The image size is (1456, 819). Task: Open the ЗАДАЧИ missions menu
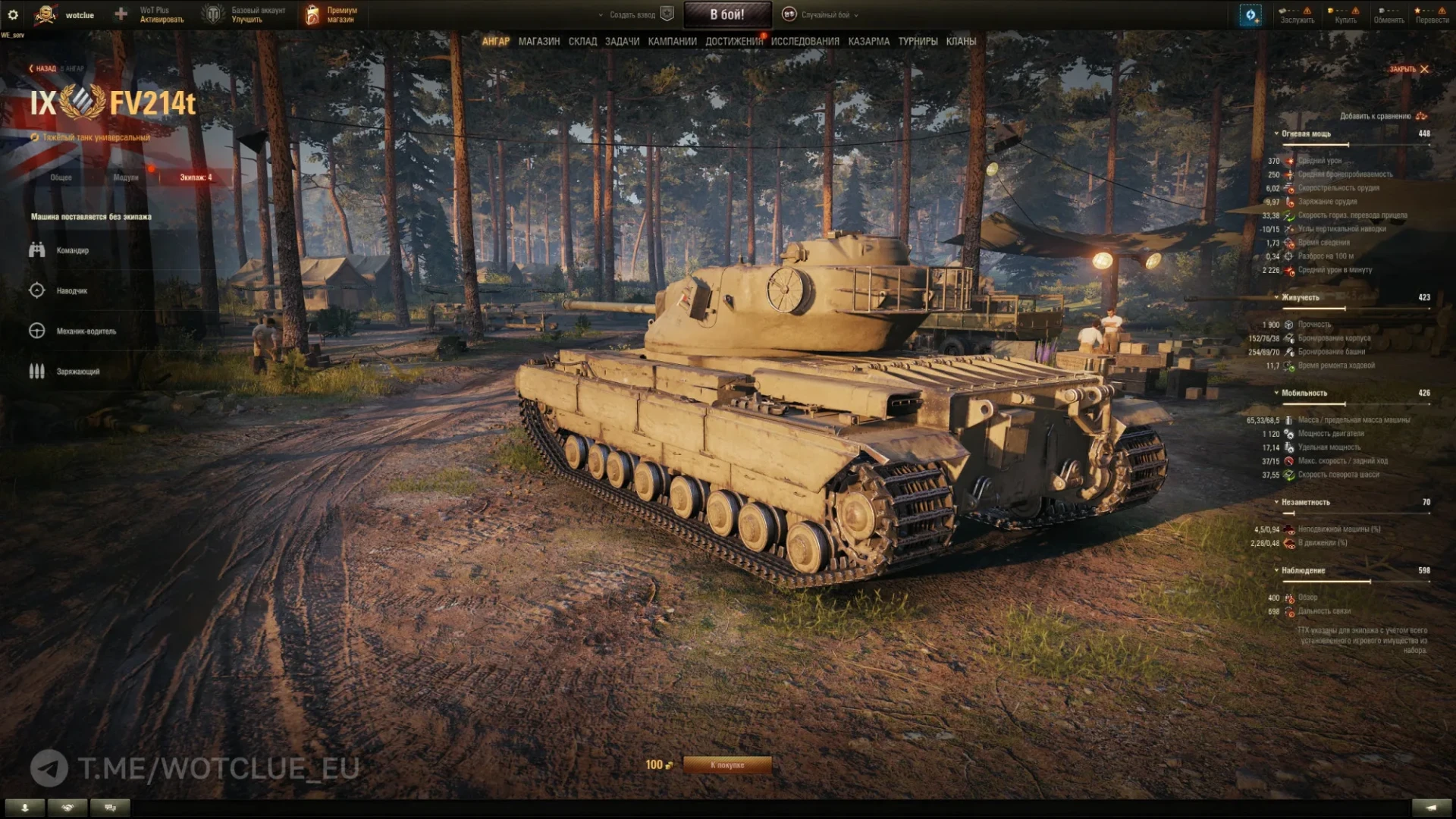coord(622,42)
